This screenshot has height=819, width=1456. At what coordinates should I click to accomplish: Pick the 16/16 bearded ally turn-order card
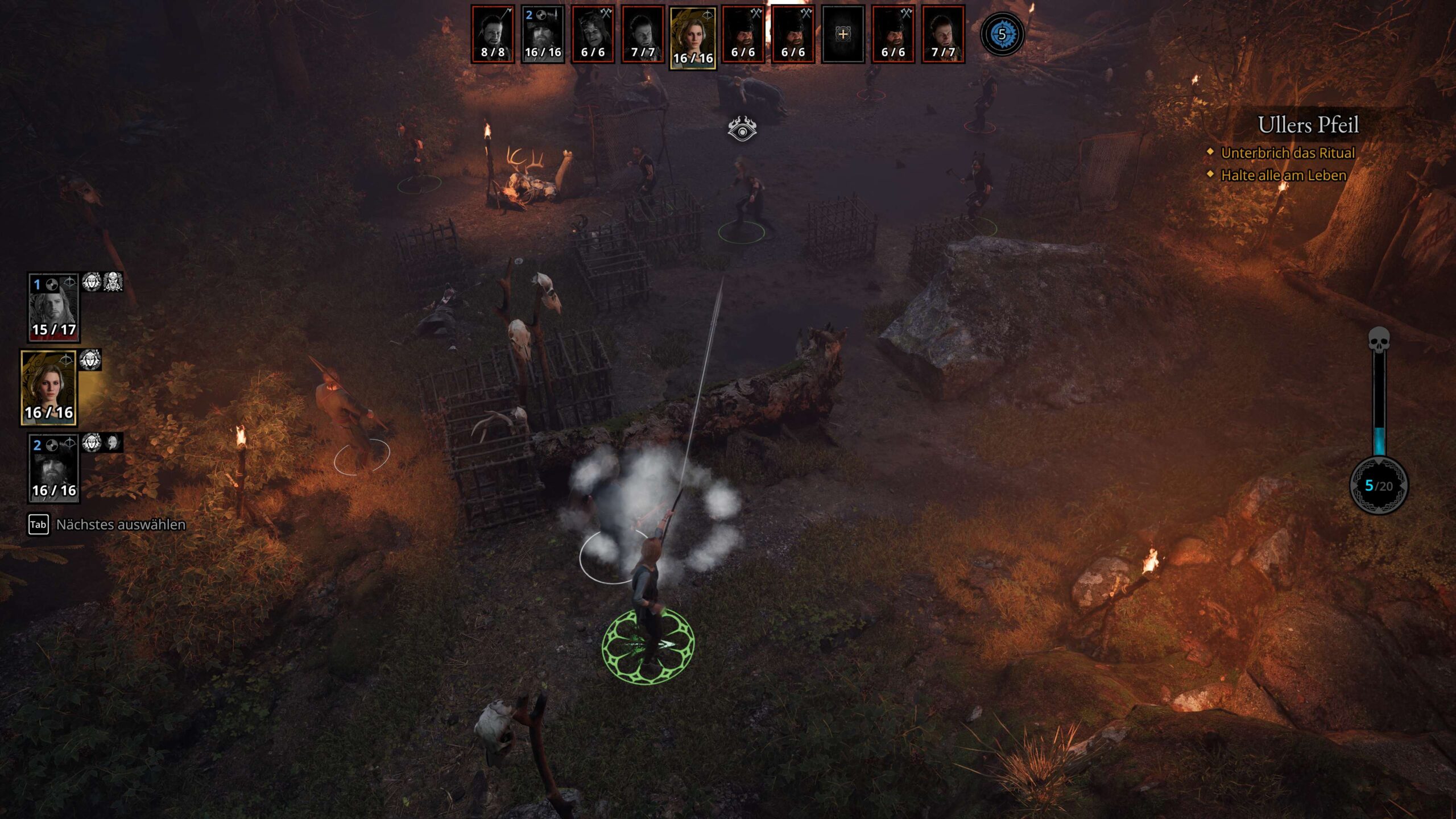point(543,34)
